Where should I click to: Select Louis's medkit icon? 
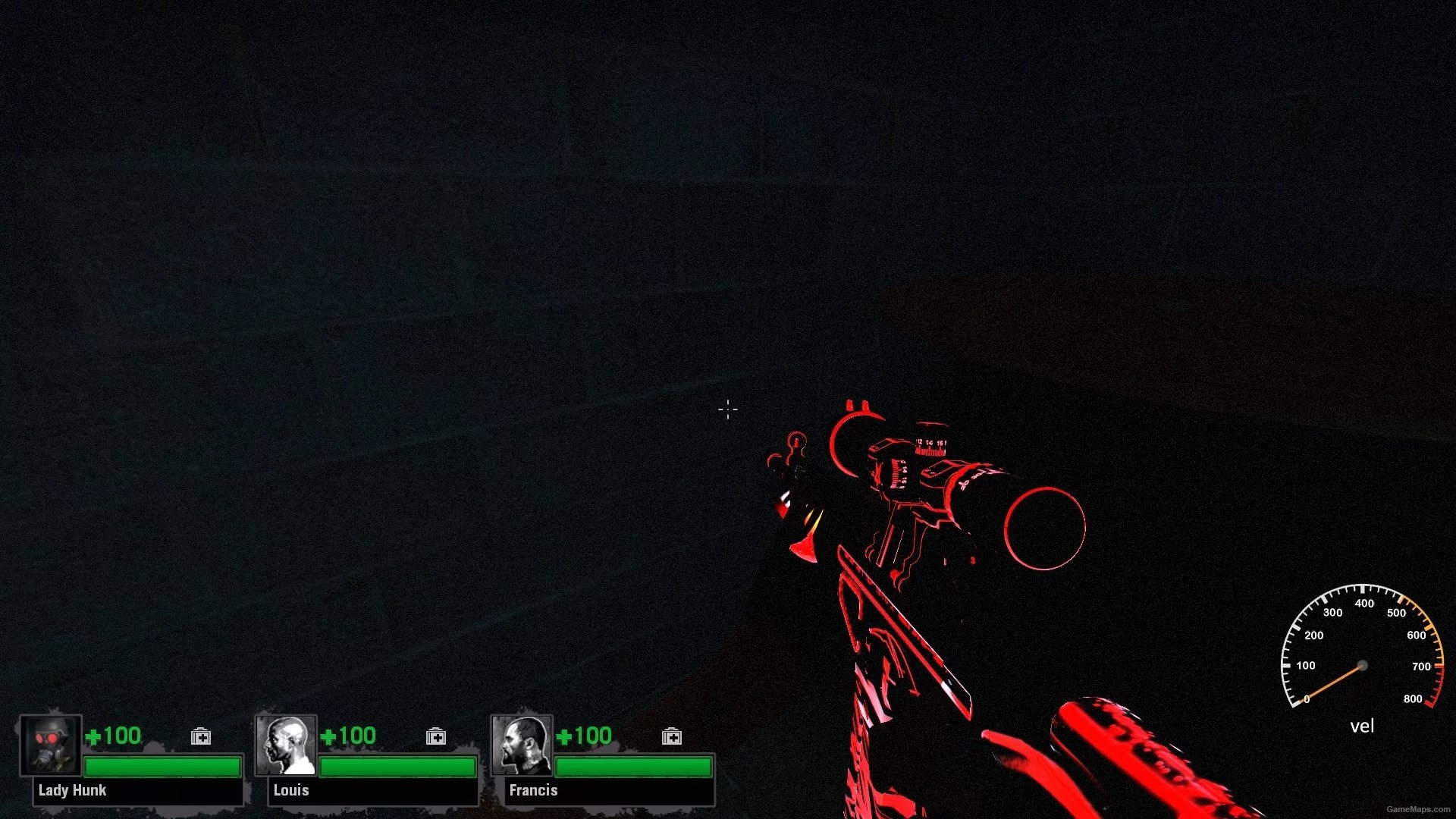click(x=436, y=736)
